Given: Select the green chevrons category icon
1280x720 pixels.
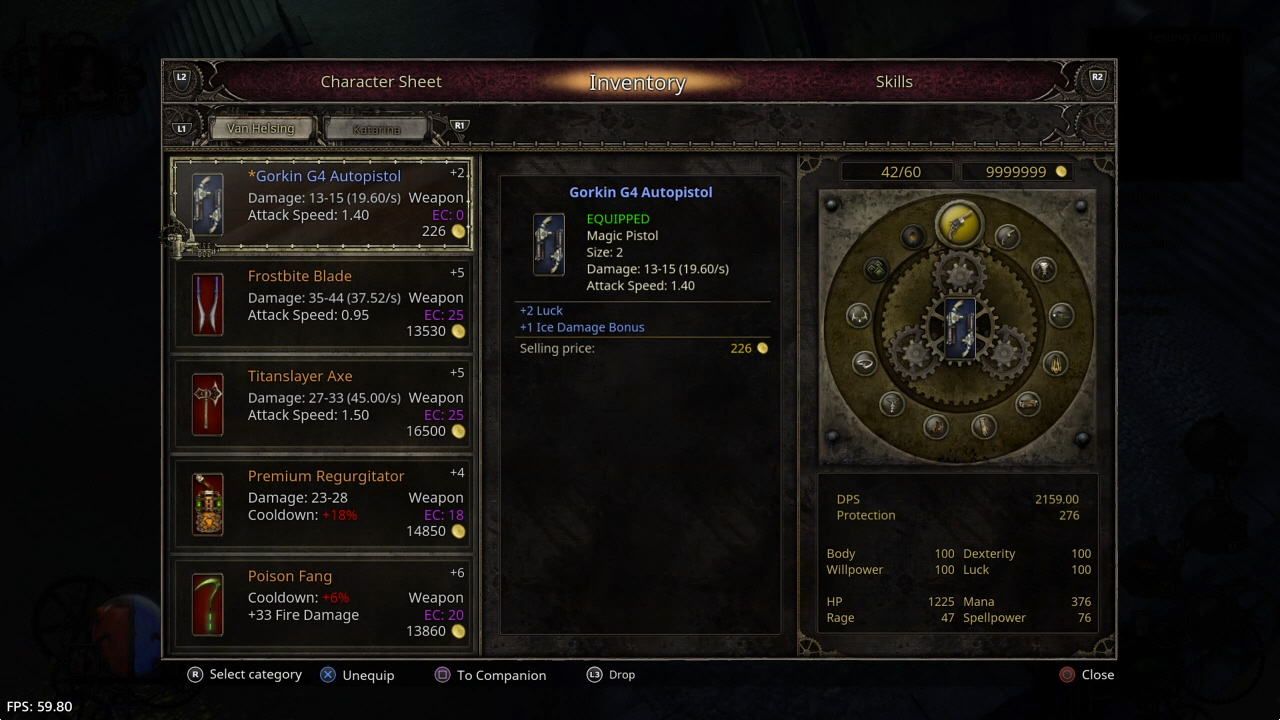Looking at the screenshot, I should point(875,269).
